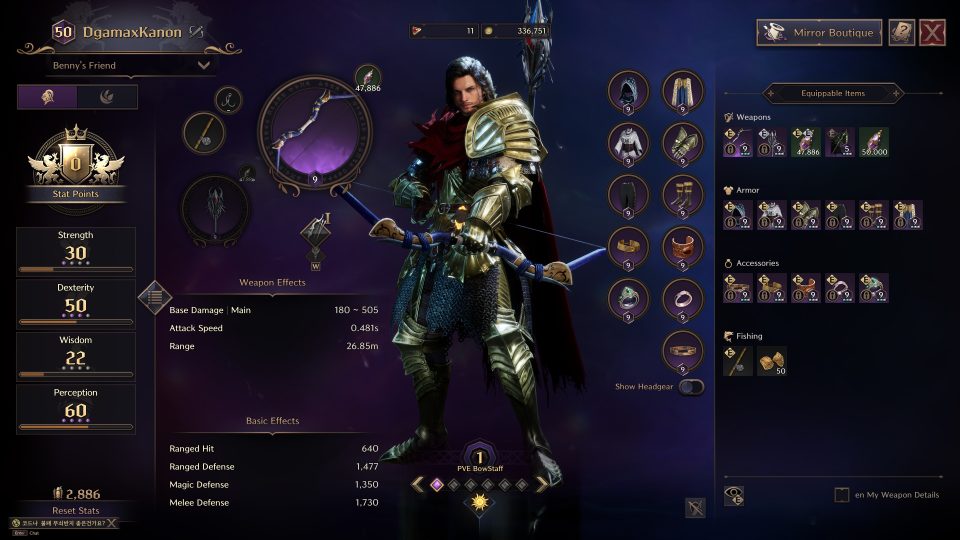The image size is (960, 540).
Task: Open the Mirror Boutique shop
Action: pos(819,32)
